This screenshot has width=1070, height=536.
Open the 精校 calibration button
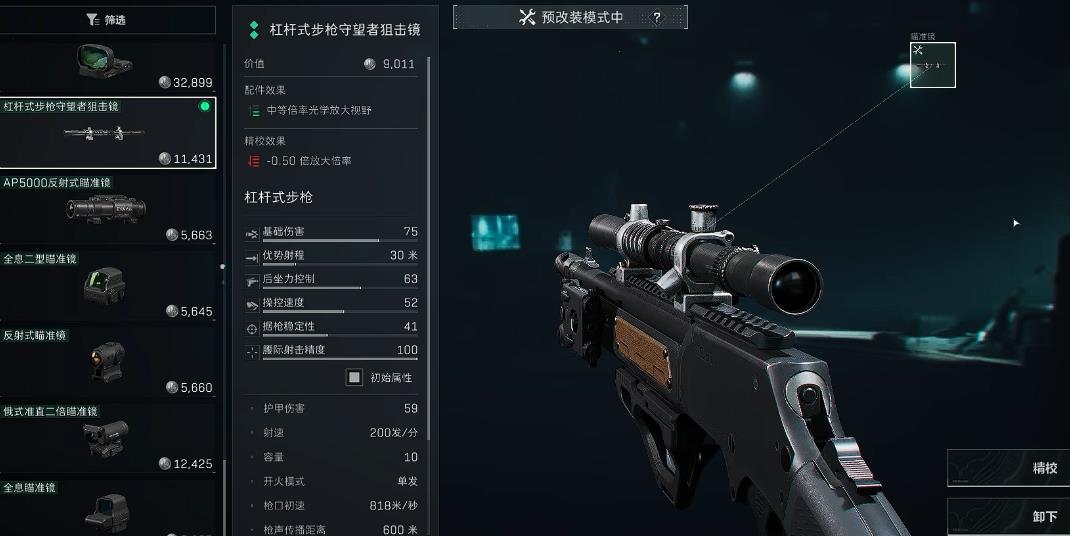click(1009, 468)
